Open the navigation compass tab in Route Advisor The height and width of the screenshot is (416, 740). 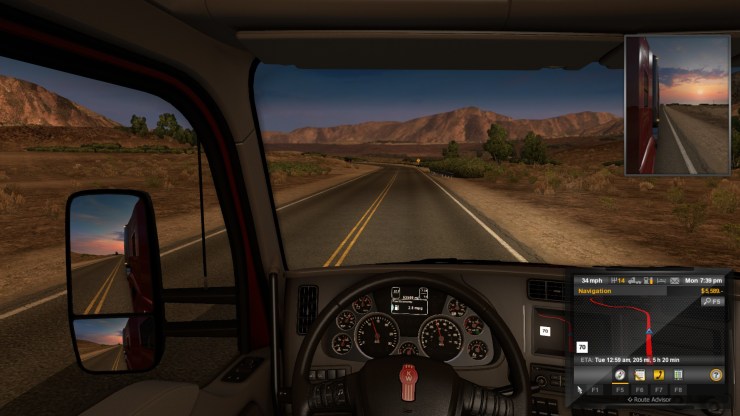point(620,374)
